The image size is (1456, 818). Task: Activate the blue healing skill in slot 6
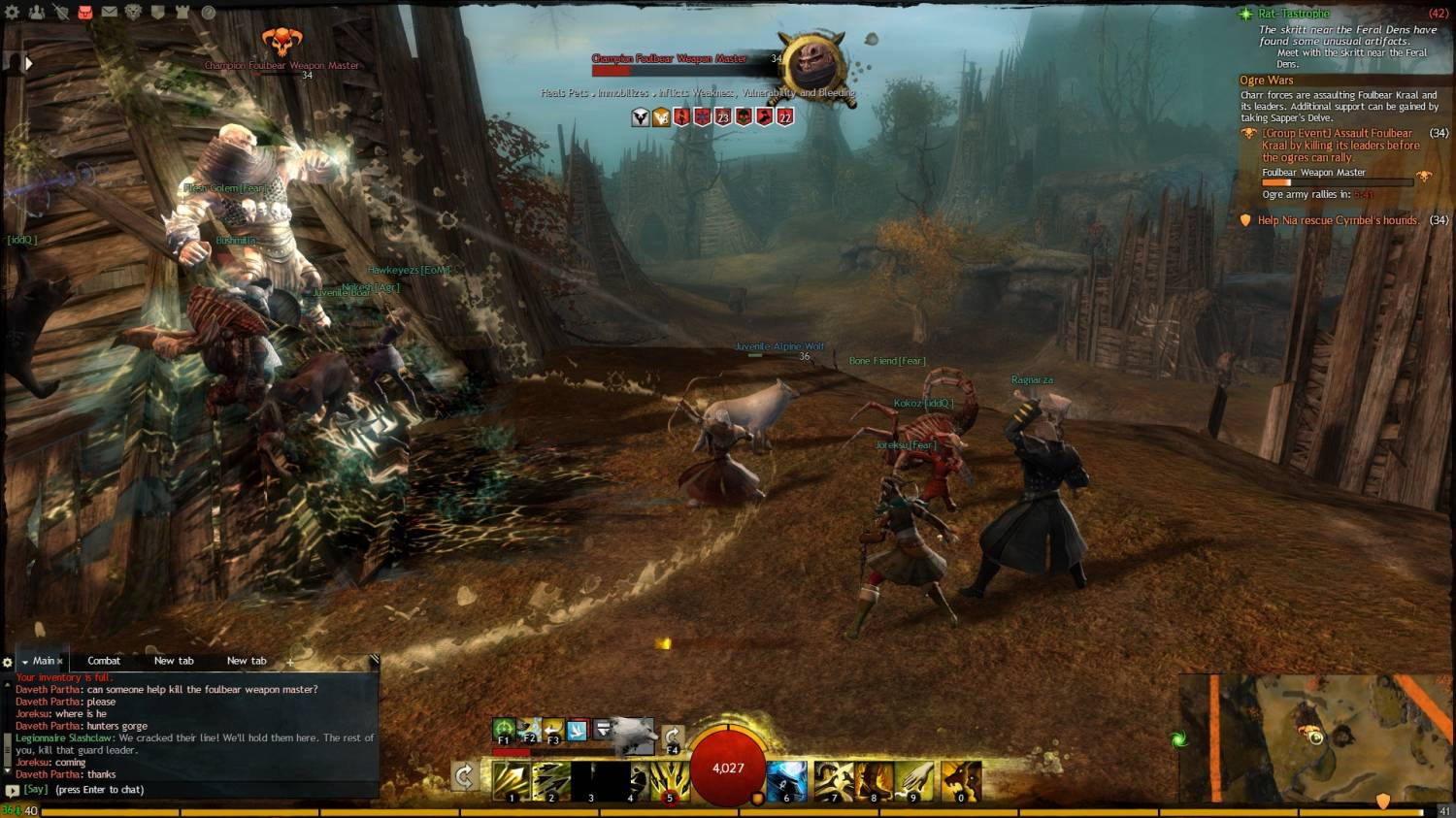click(x=786, y=780)
